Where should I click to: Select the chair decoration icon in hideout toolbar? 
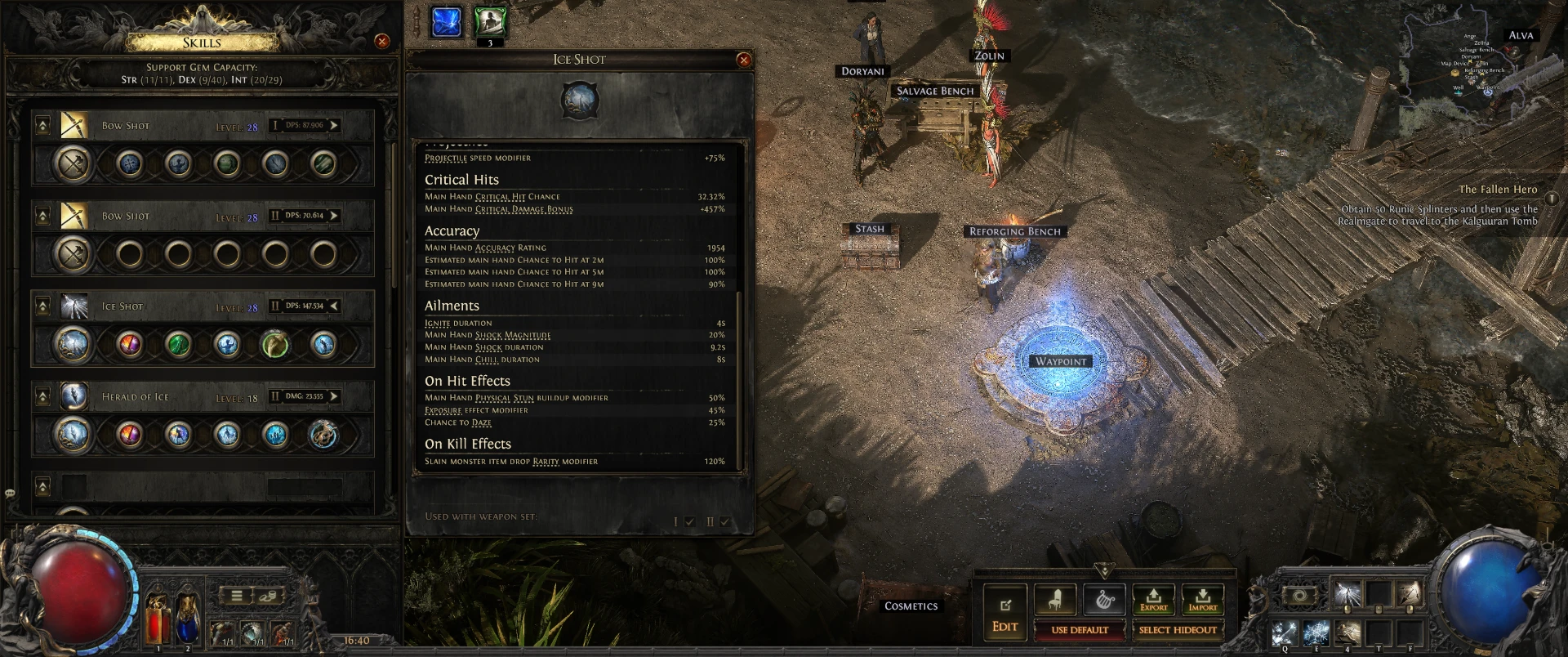tap(1055, 599)
